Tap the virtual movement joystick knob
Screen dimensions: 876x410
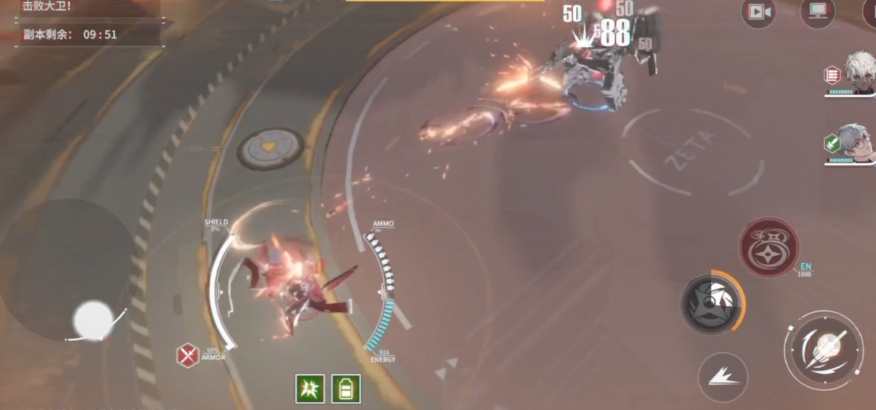pos(93,320)
